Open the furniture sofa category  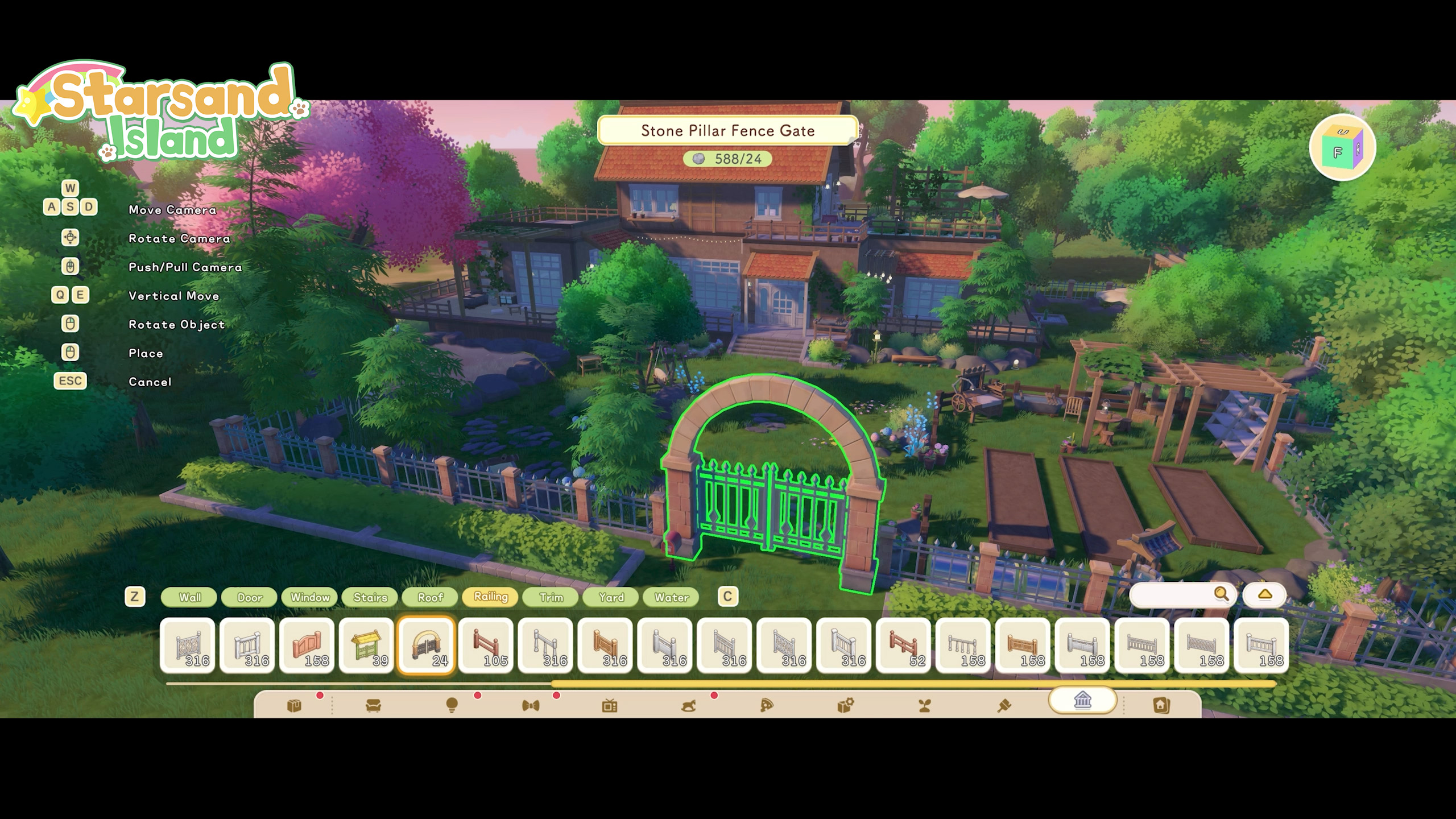(373, 706)
